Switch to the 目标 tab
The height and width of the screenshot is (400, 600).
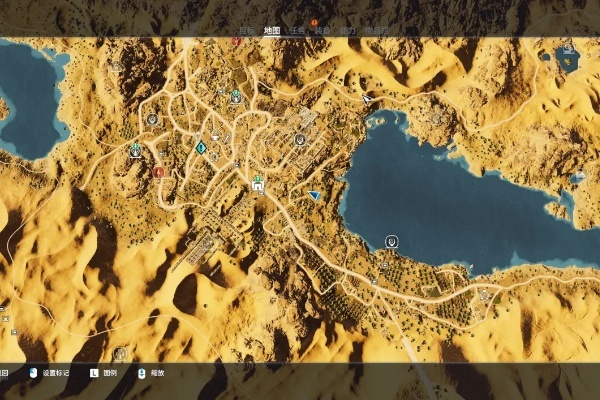click(x=246, y=30)
